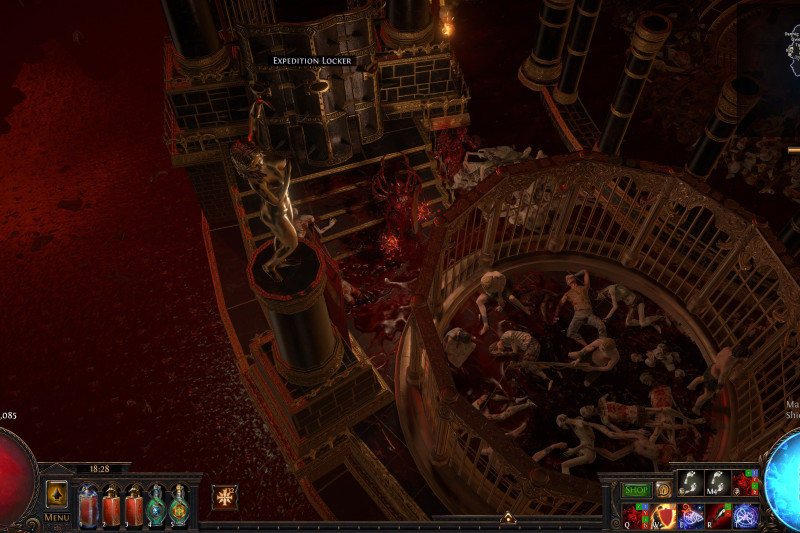Viewport: 800px width, 533px height.
Task: Use the green flask in slot 4
Action: click(x=157, y=506)
